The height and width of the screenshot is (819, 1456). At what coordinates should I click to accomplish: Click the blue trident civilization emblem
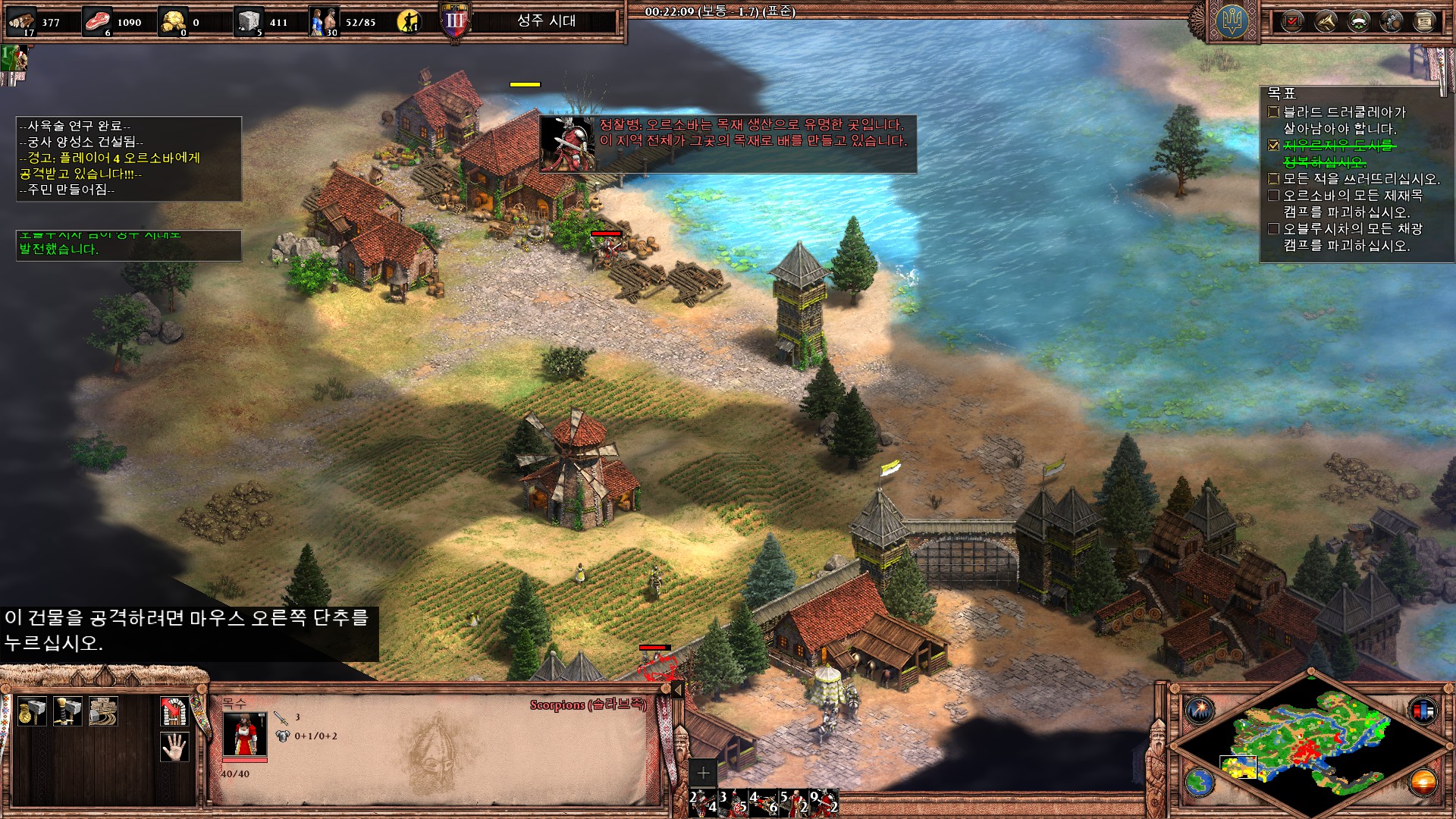[x=1232, y=21]
